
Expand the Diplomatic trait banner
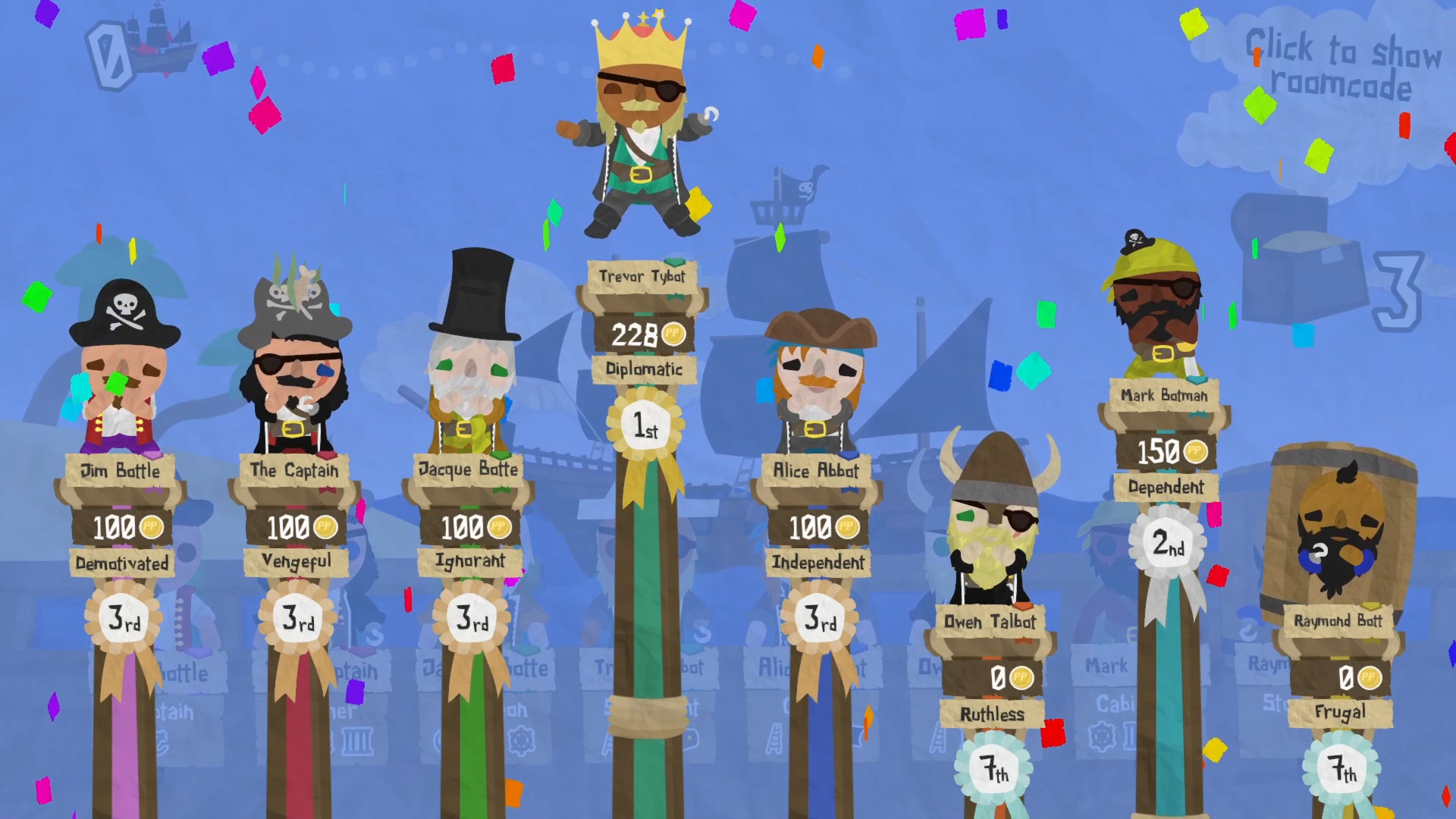[x=645, y=370]
